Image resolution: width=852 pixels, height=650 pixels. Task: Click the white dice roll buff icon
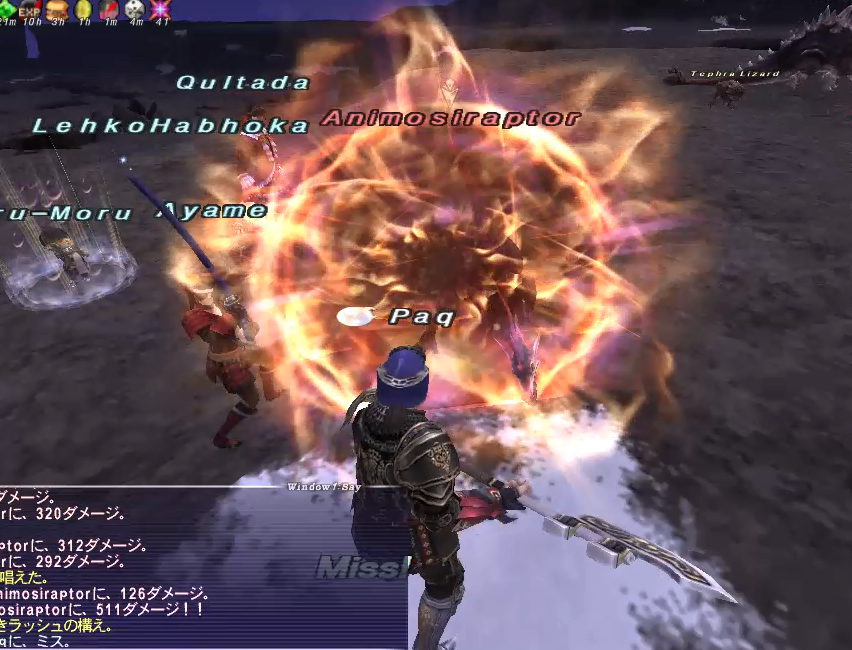click(x=135, y=9)
